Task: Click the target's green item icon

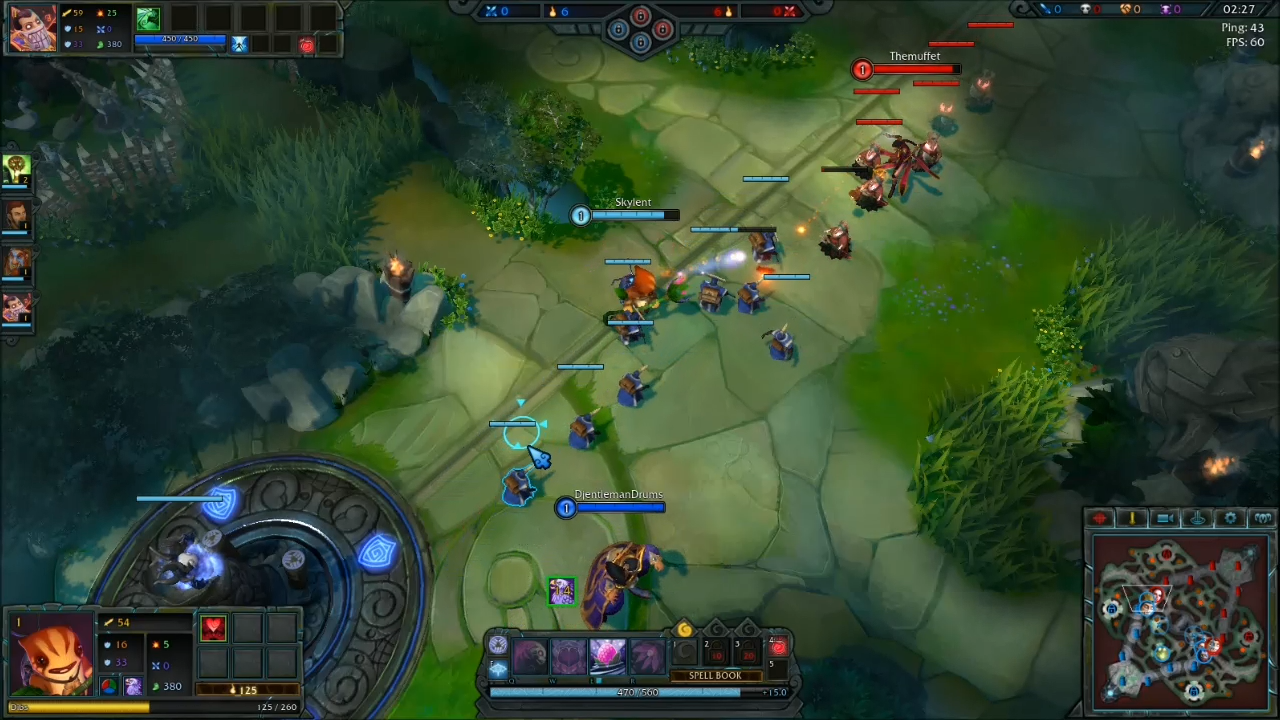Action: pos(148,18)
